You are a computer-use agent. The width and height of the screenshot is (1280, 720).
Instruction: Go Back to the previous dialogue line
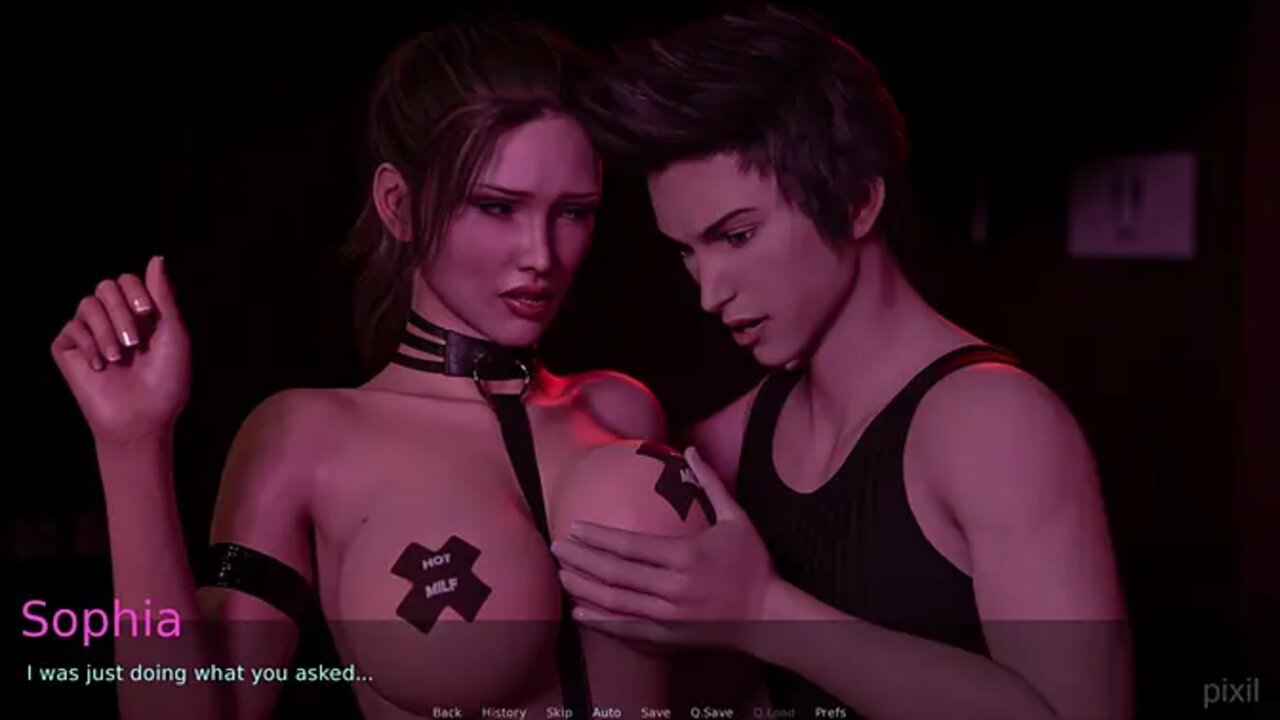tap(447, 712)
